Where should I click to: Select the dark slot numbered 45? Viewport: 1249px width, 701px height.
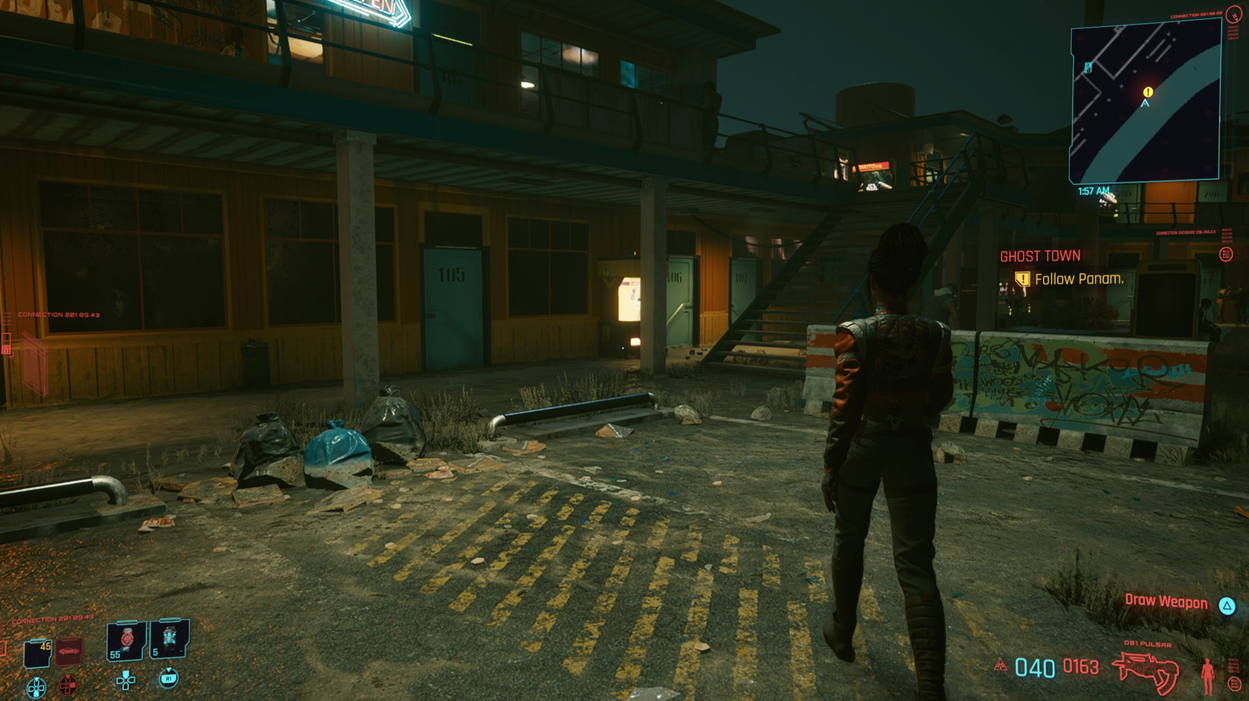tap(38, 653)
